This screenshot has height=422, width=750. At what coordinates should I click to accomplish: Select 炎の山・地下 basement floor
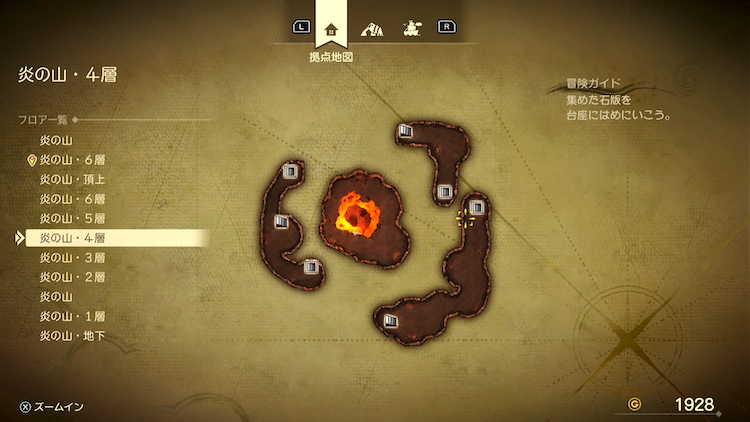click(x=72, y=335)
